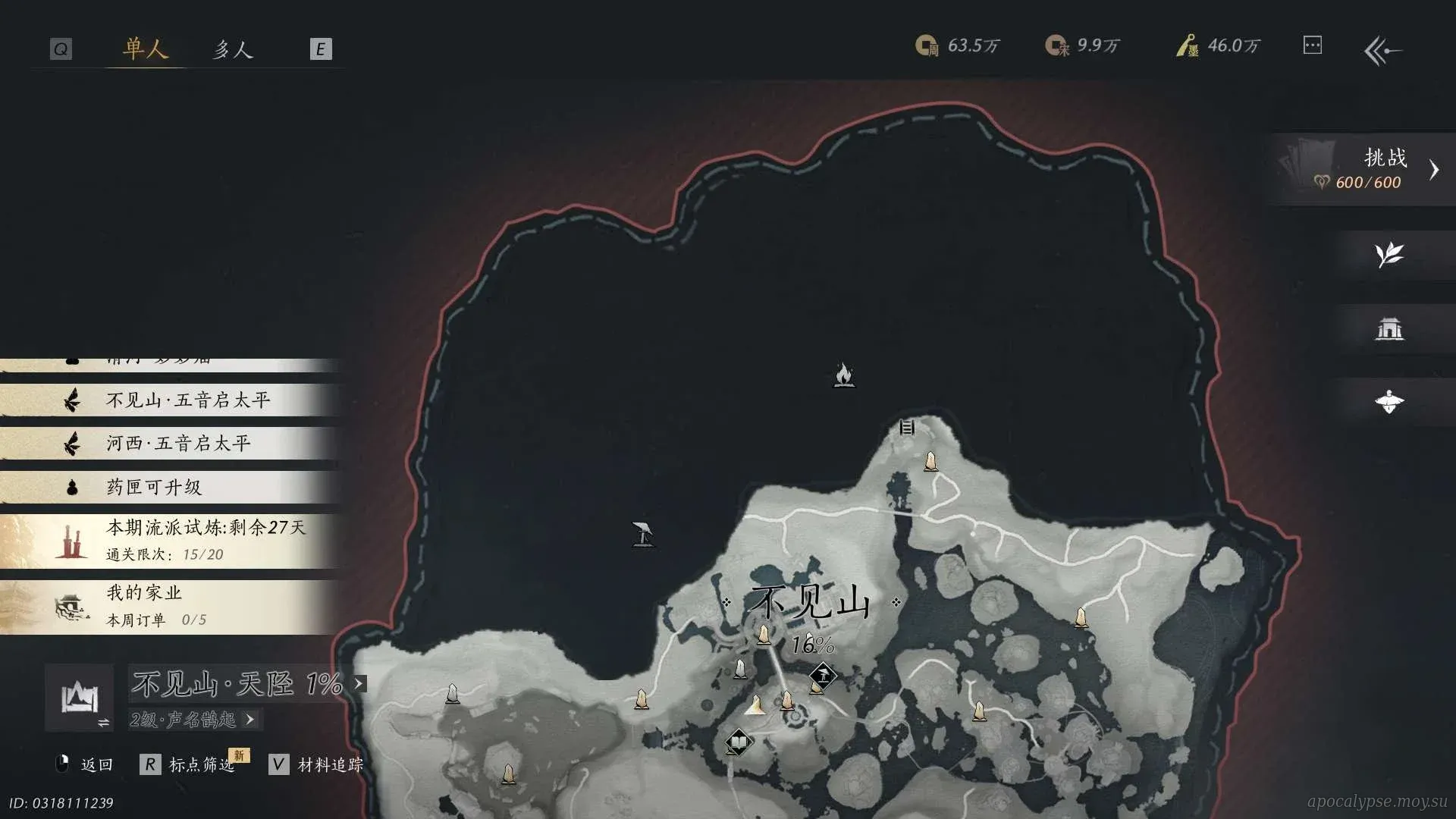Click the pavilion building icon button
Screen dimensions: 1456x819
[1389, 328]
